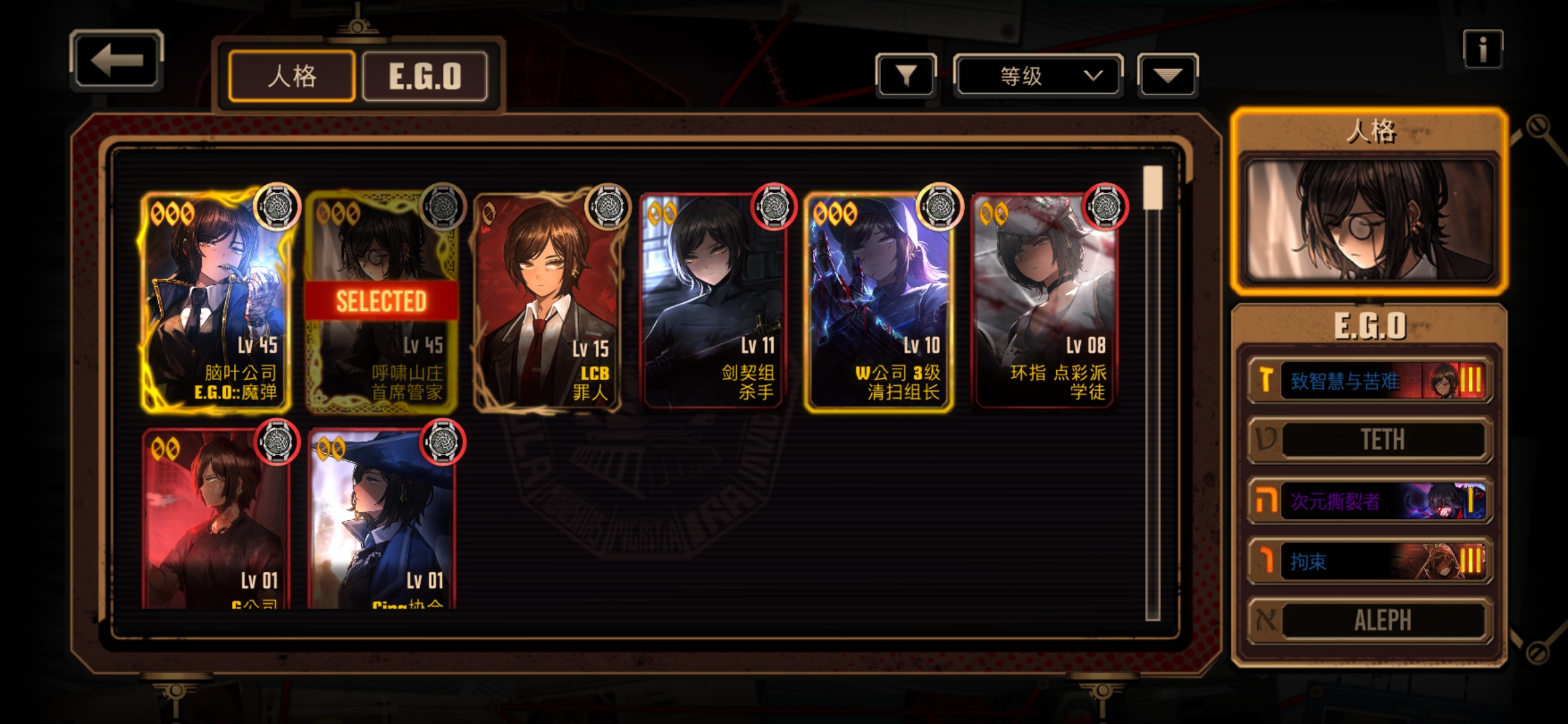The width and height of the screenshot is (1568, 724).
Task: Toggle sort order with the down-triangle button
Action: click(x=1167, y=76)
